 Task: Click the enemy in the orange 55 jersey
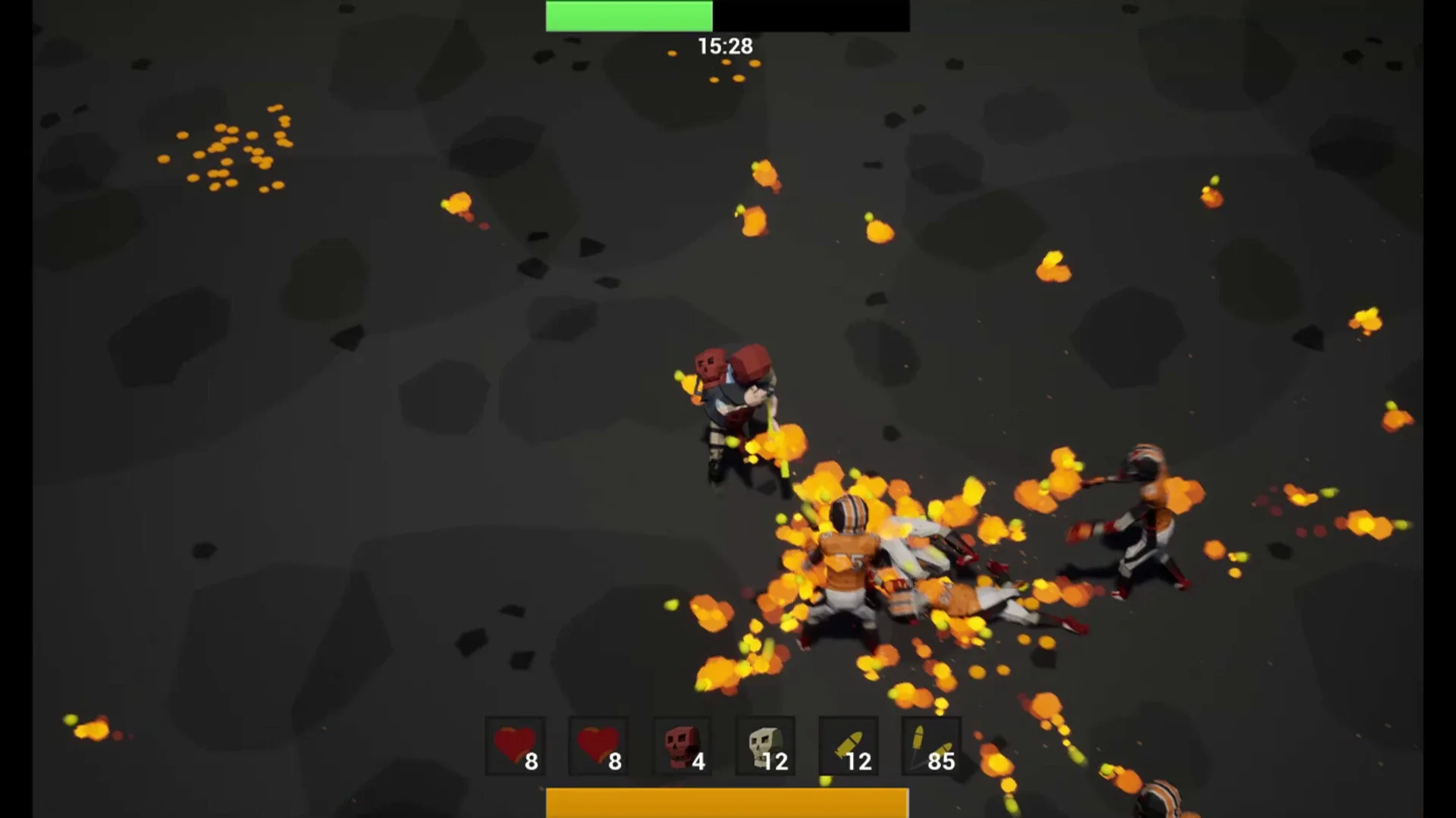[849, 561]
